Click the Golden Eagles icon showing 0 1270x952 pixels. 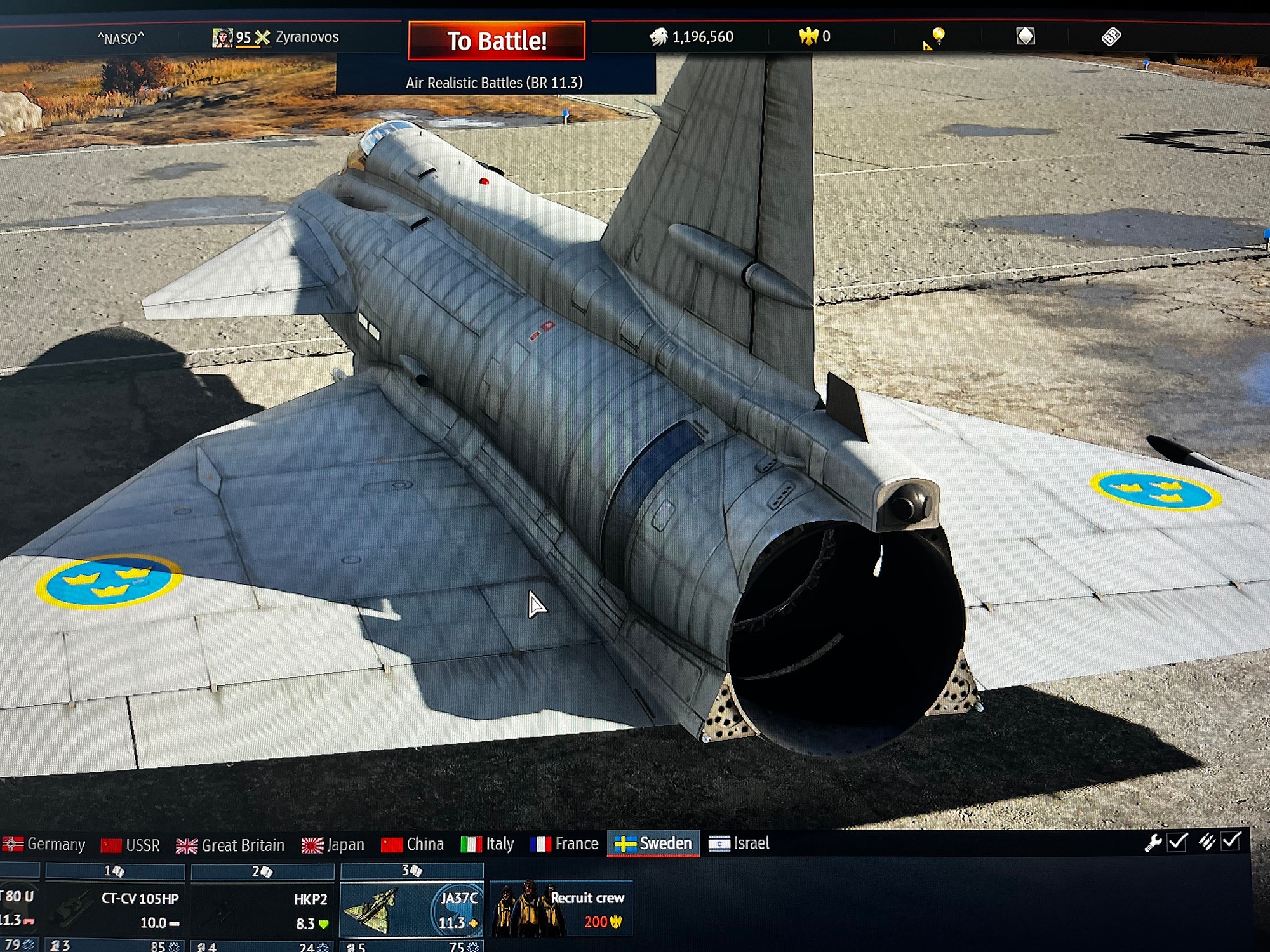[808, 37]
